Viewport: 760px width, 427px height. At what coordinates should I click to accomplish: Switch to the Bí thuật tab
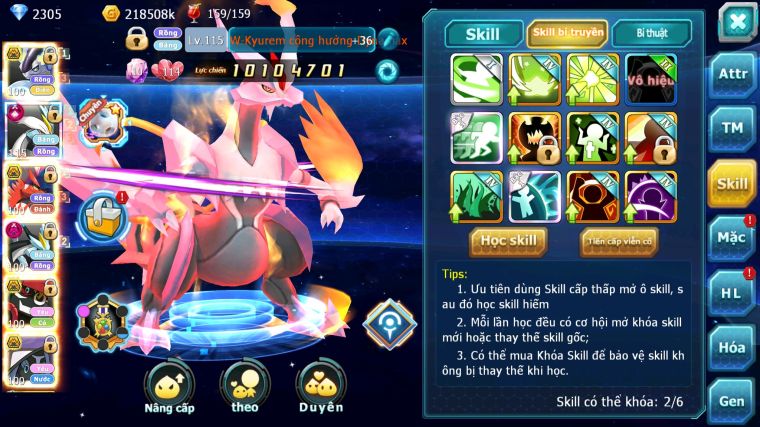tap(651, 33)
